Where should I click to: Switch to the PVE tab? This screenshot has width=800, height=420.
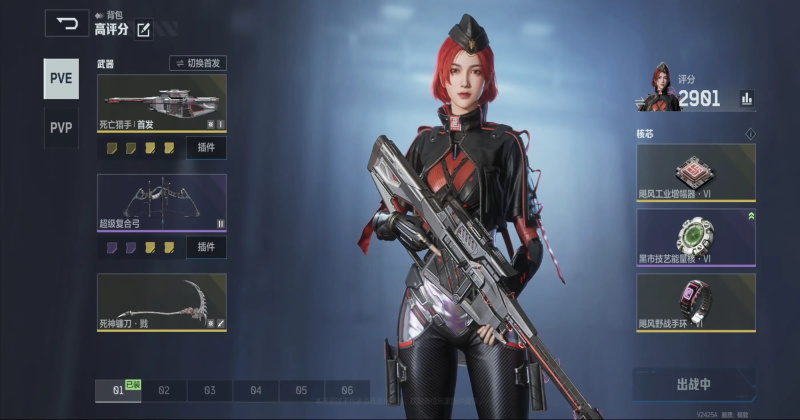[61, 79]
